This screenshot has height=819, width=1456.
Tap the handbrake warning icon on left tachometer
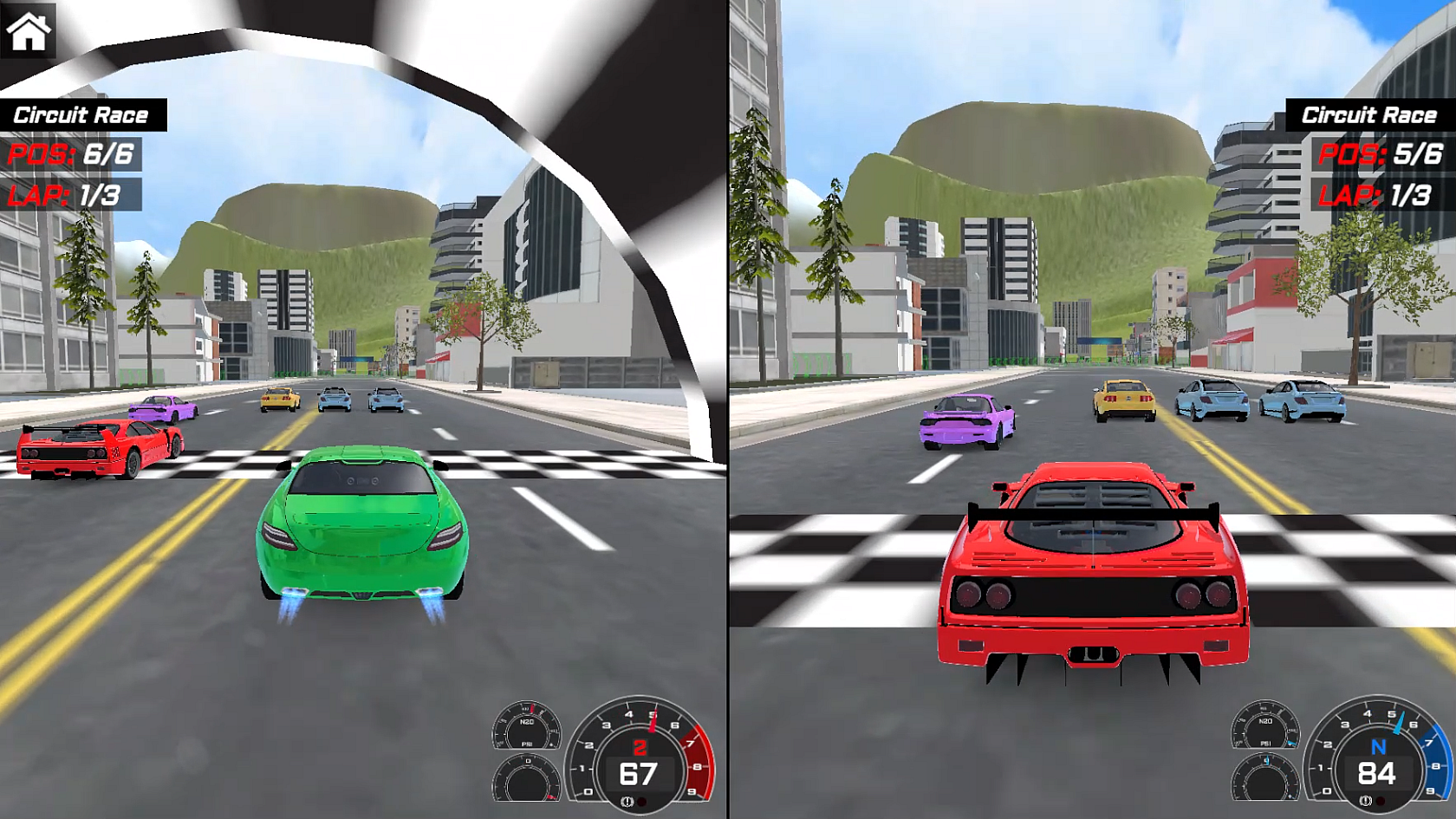point(627,802)
